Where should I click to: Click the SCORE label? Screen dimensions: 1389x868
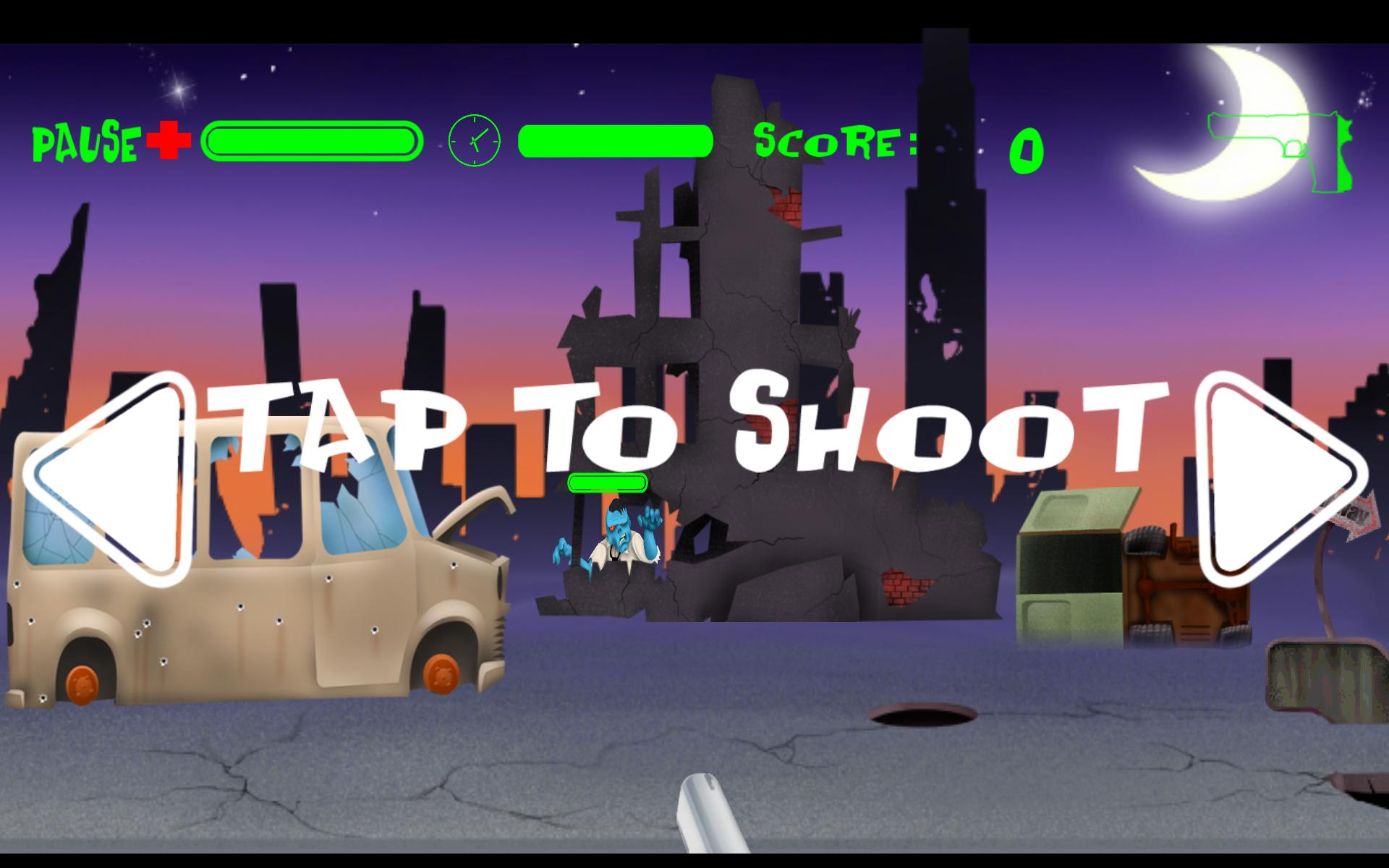point(836,141)
